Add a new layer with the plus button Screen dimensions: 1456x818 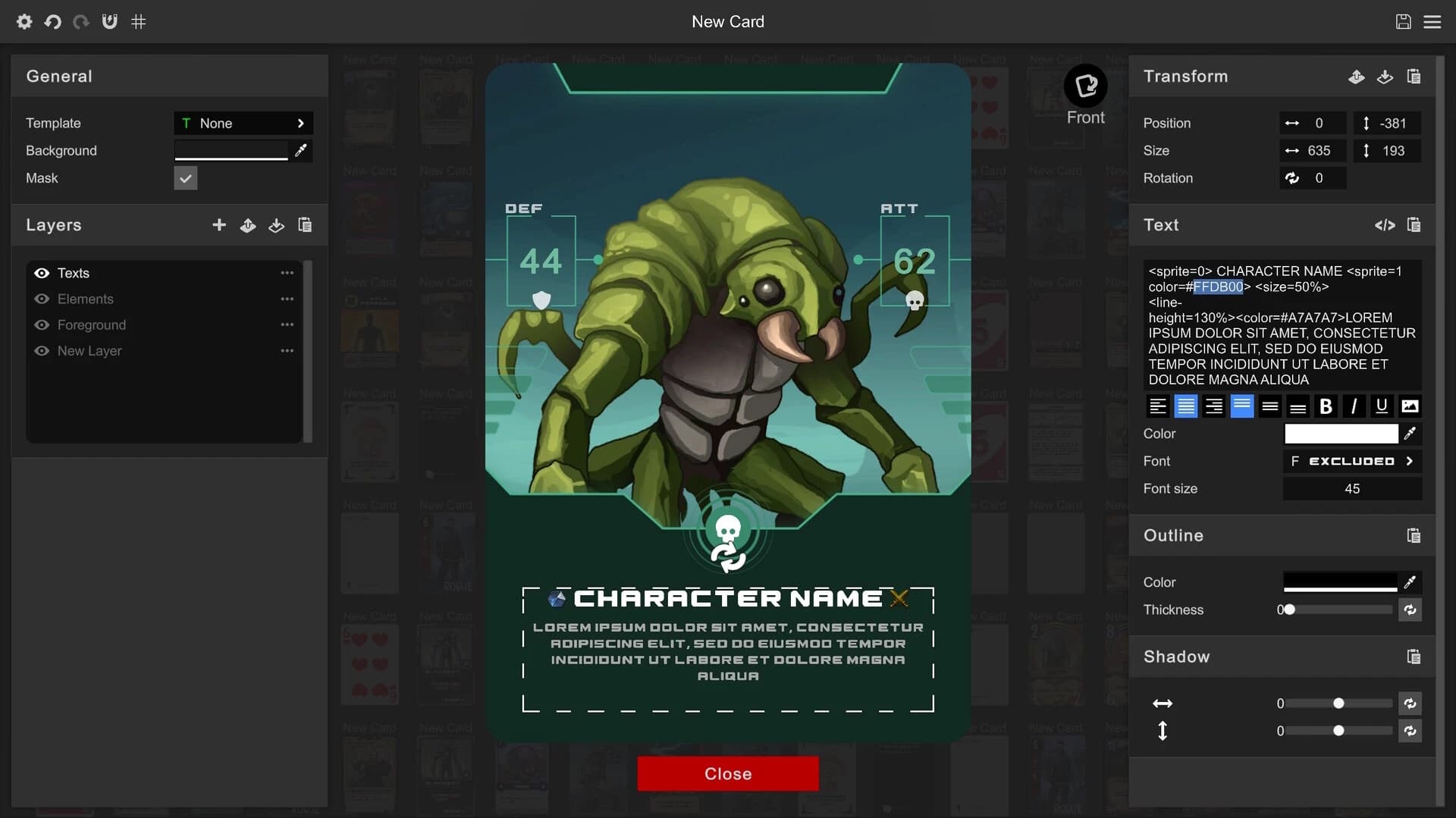tap(218, 225)
